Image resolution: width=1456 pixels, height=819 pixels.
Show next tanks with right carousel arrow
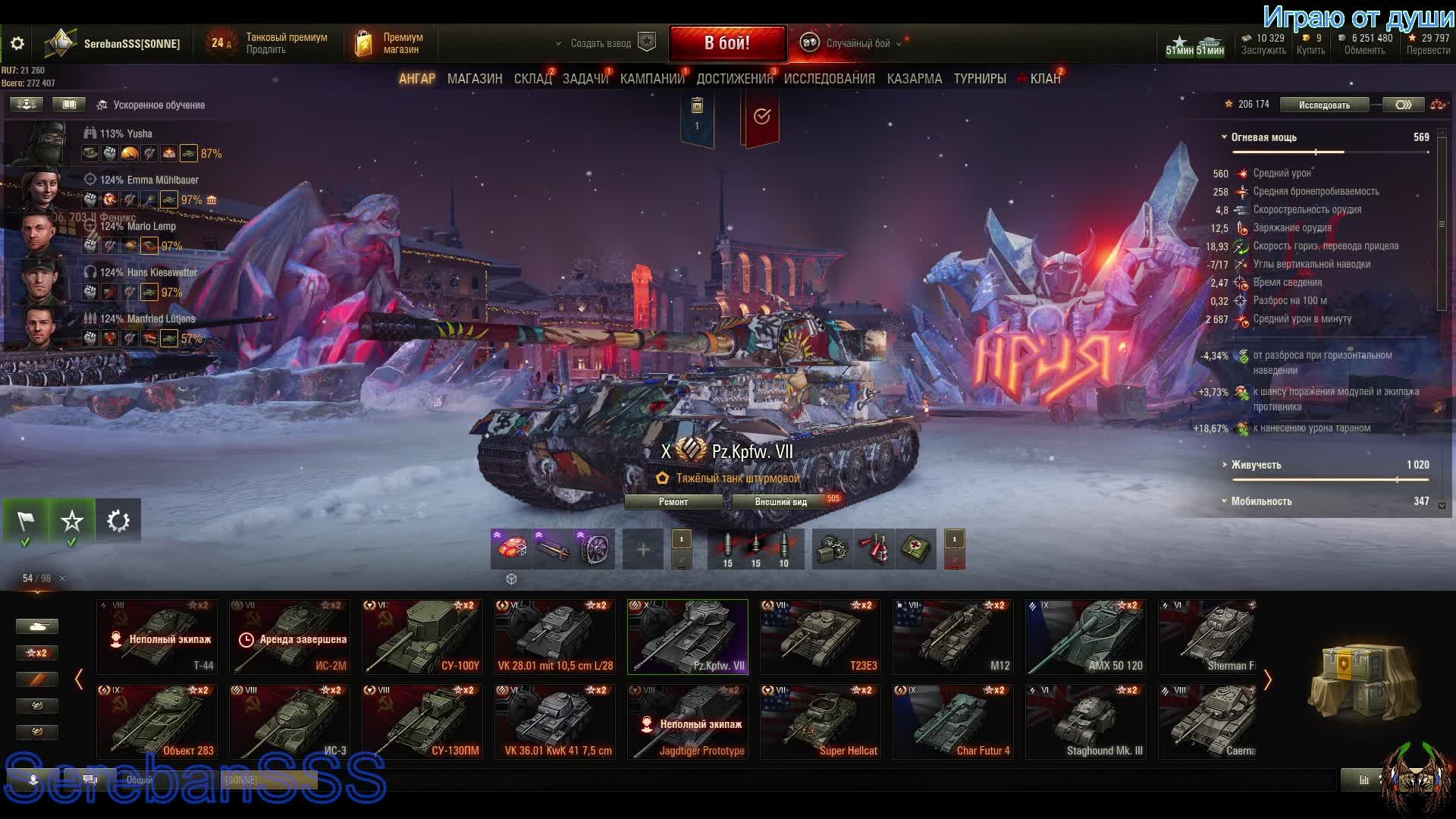tap(1267, 679)
